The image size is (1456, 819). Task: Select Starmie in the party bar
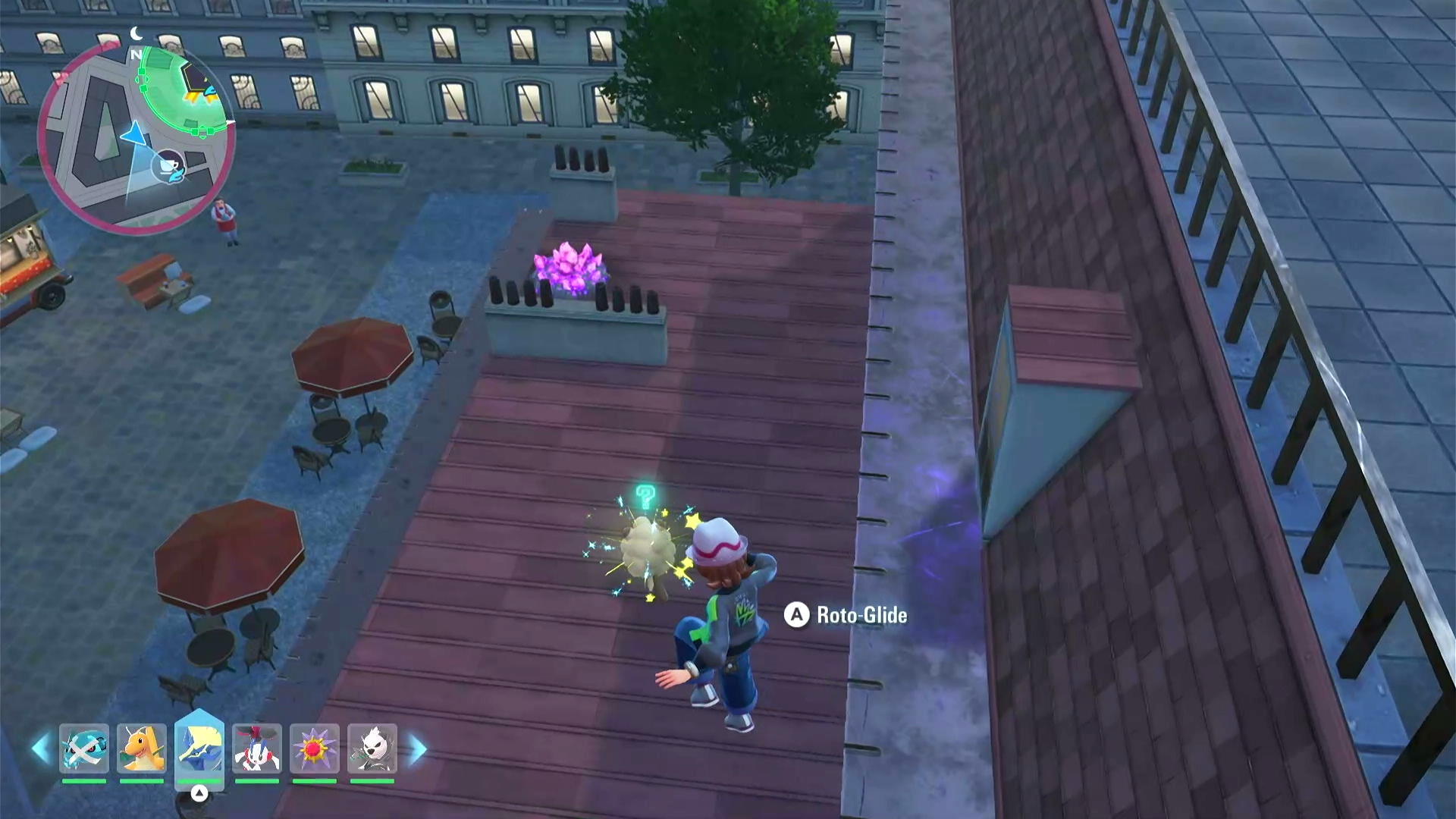pyautogui.click(x=315, y=748)
